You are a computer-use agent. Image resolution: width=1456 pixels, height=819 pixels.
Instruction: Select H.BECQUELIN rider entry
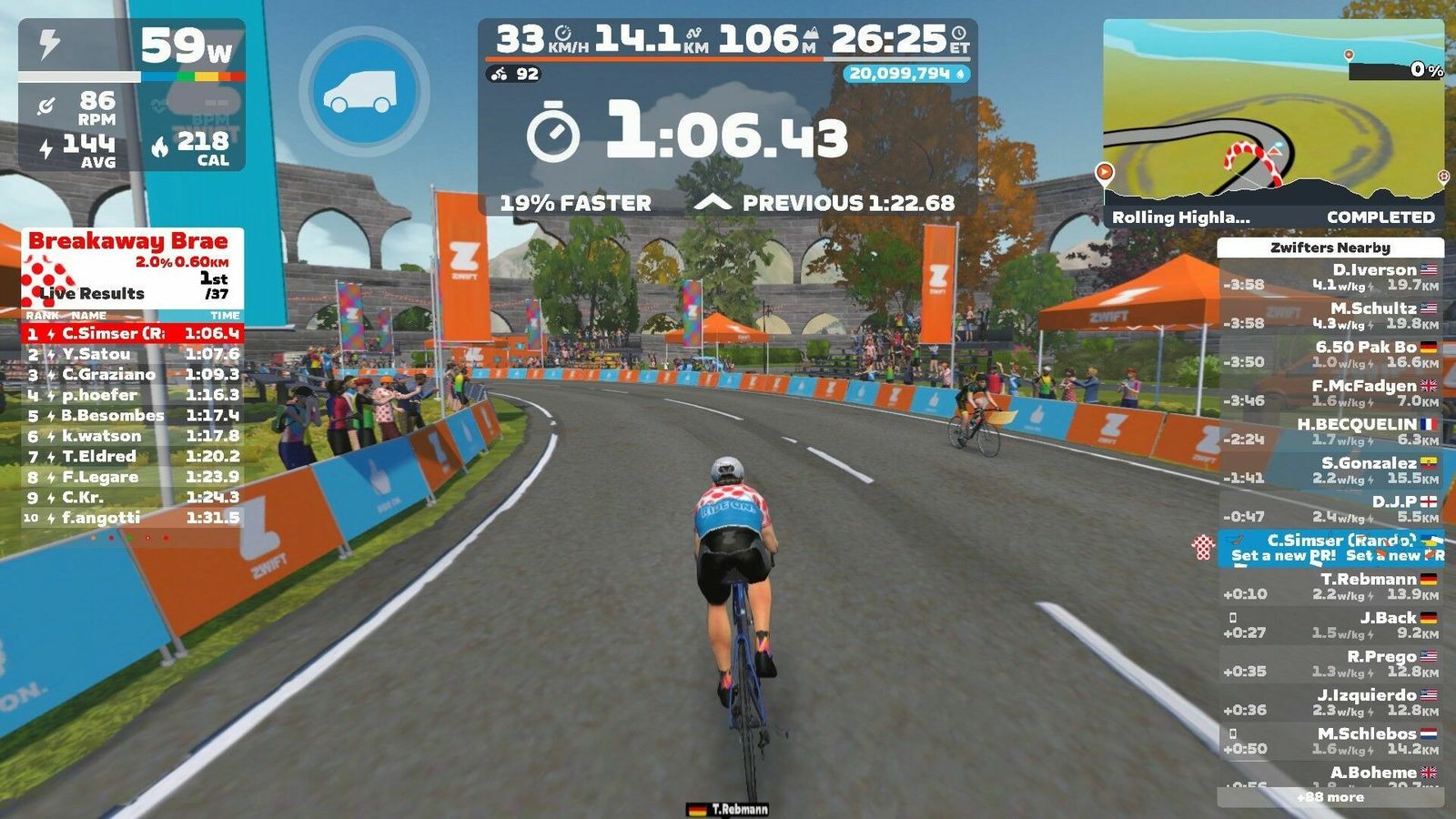pos(1330,431)
